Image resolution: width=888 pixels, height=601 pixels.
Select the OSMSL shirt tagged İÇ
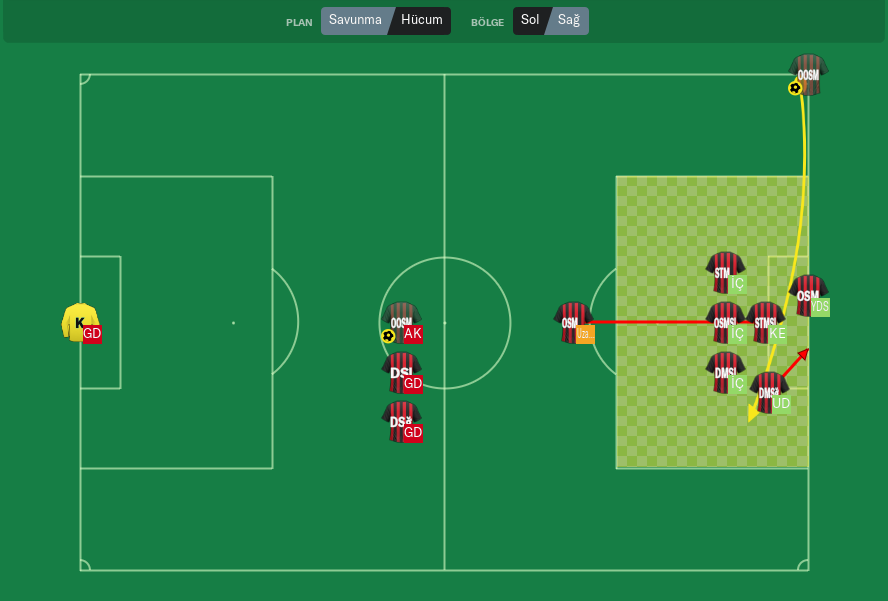[724, 322]
